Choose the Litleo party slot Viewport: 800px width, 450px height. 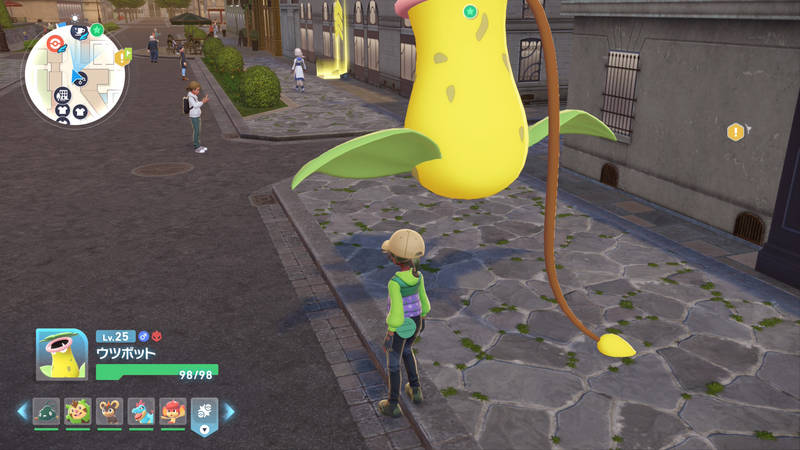point(109,410)
